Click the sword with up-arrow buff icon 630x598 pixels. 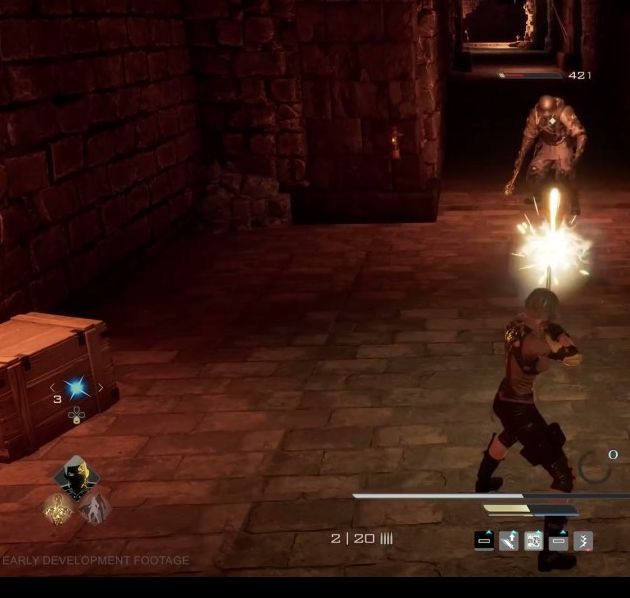tap(509, 541)
